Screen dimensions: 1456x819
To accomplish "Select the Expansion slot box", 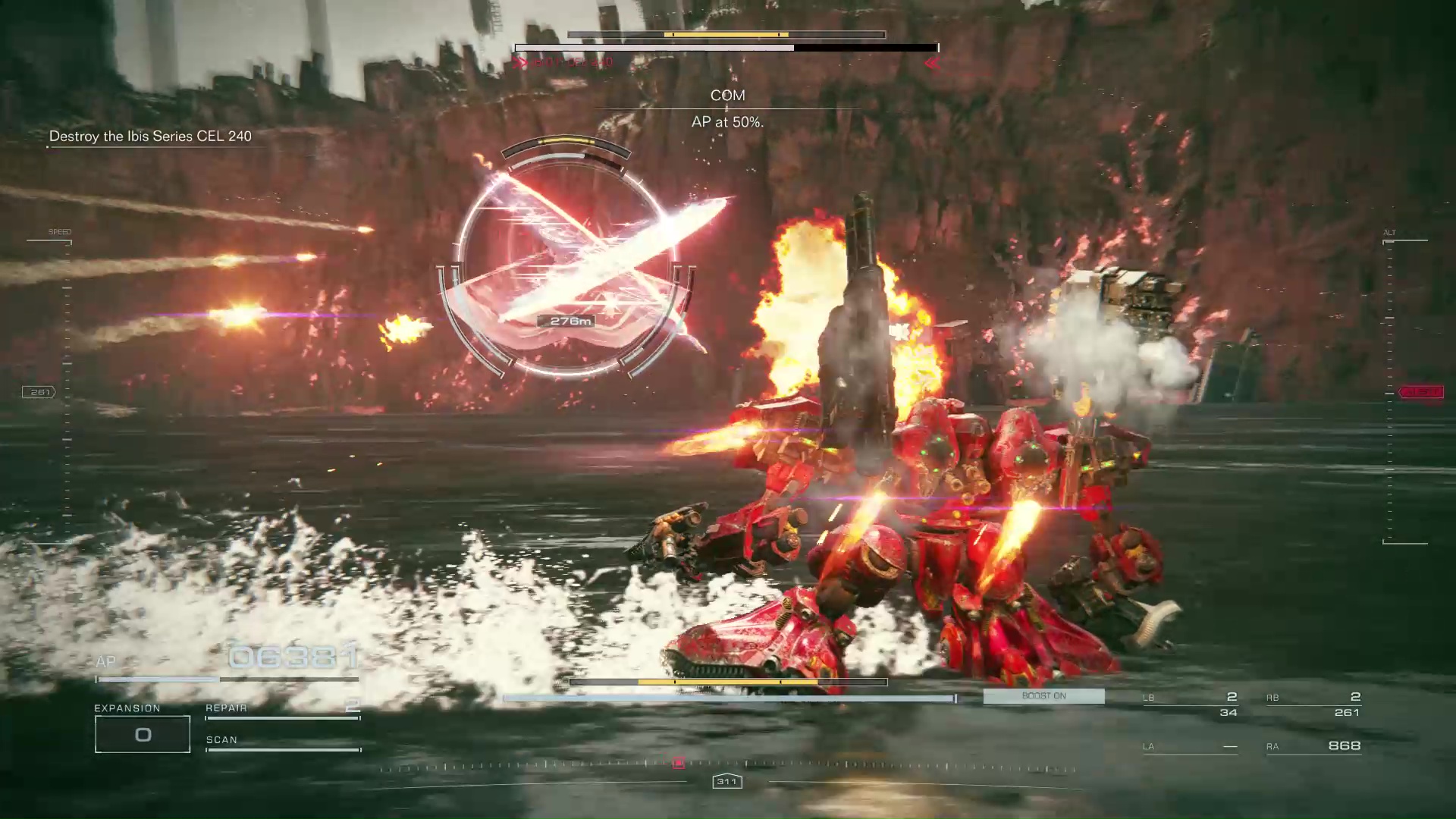I will 143,734.
